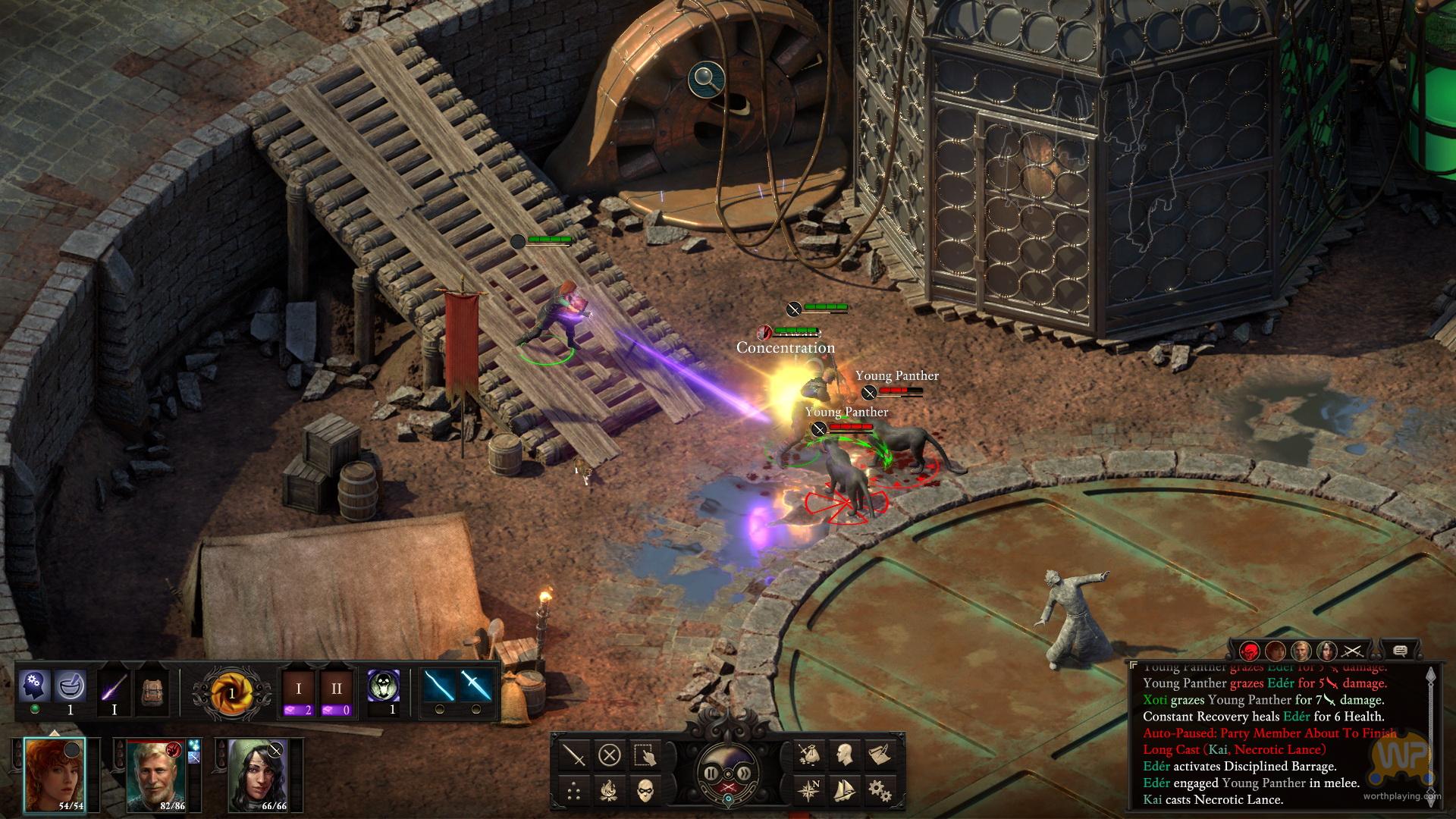This screenshot has height=819, width=1456.
Task: Toggle pause on the central dial
Action: pos(712,773)
